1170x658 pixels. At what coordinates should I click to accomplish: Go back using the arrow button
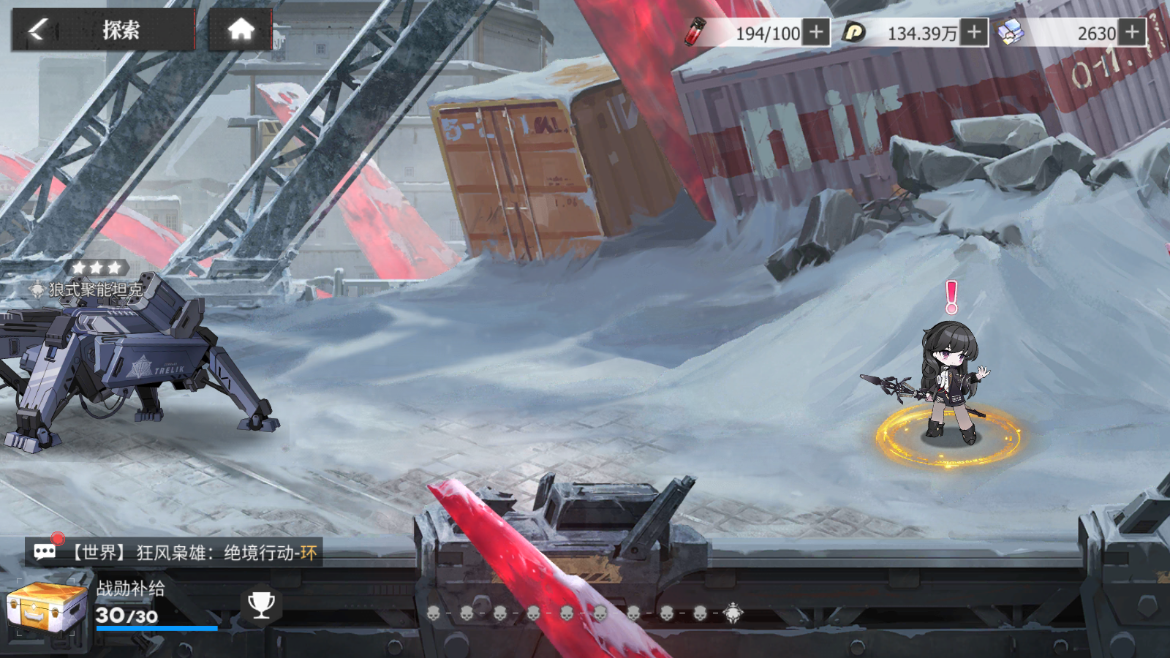(38, 30)
